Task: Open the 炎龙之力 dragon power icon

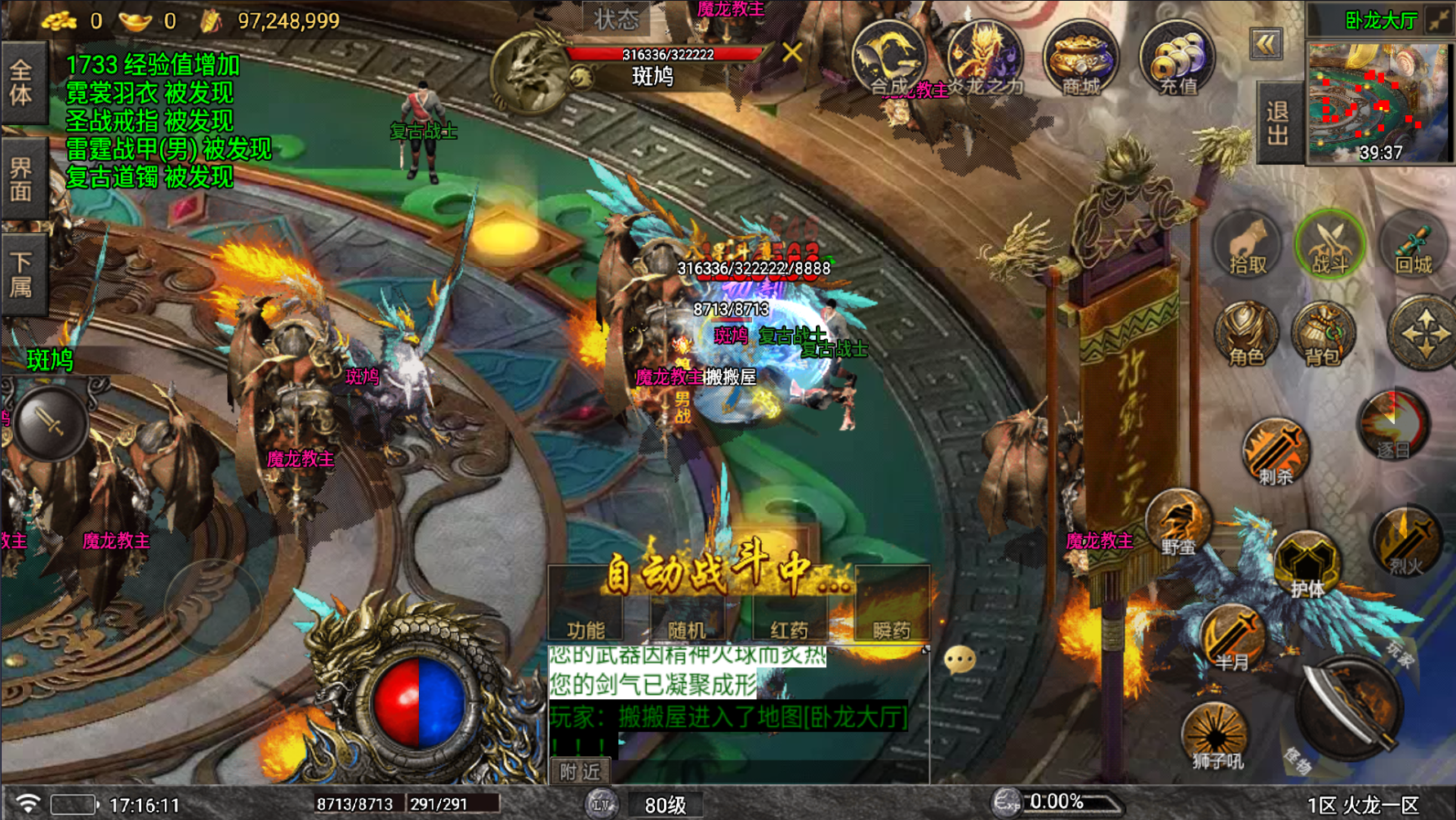Action: [985, 59]
